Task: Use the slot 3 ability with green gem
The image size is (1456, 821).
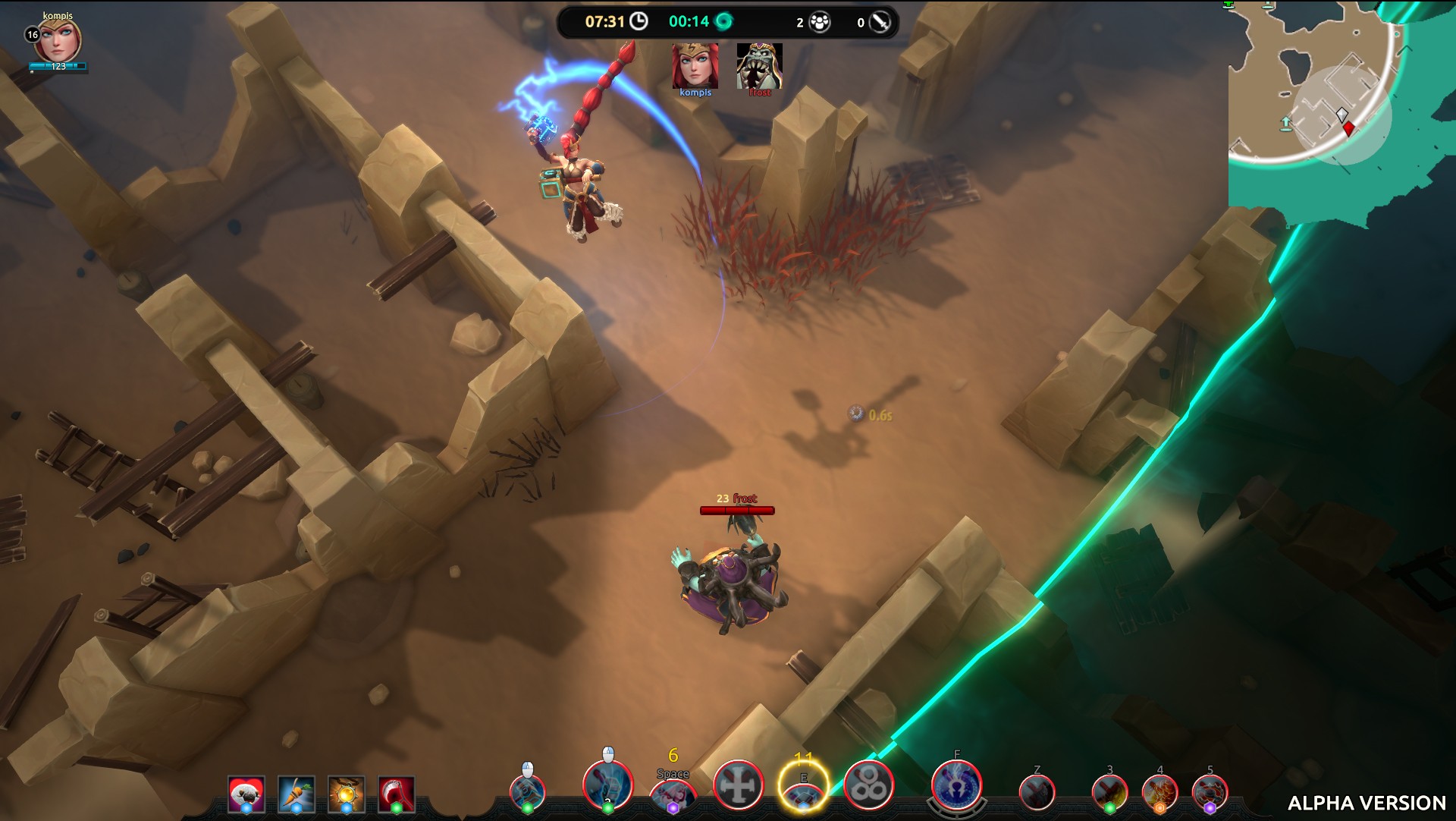Action: click(1109, 793)
